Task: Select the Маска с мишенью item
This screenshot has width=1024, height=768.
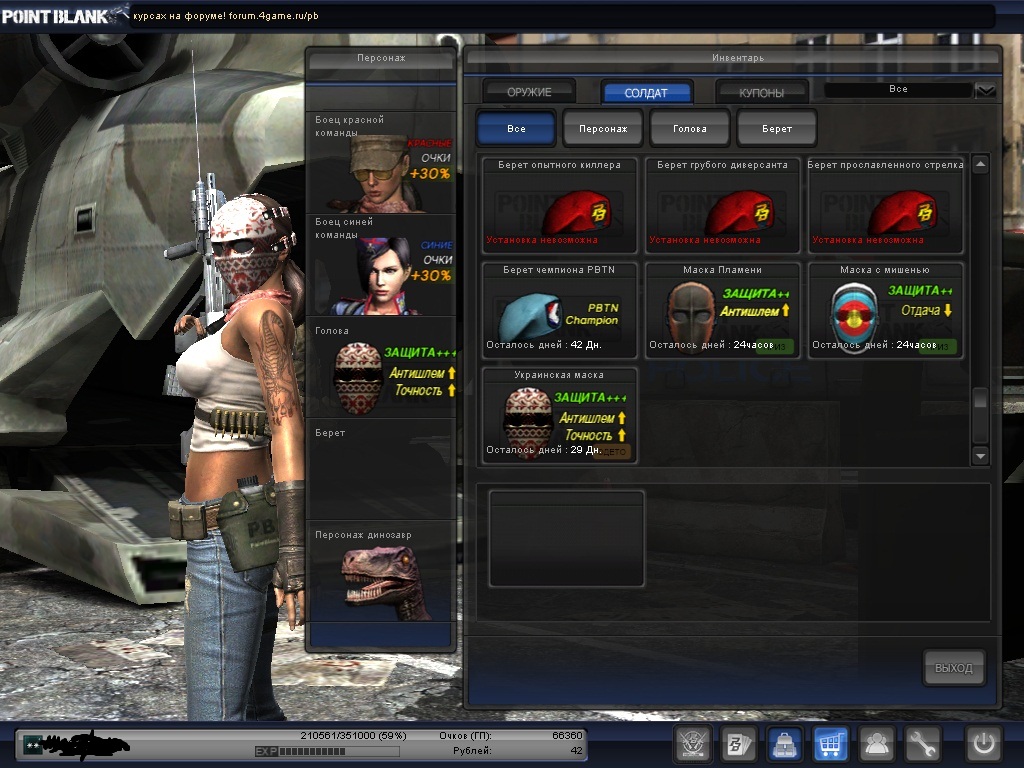Action: pos(885,310)
